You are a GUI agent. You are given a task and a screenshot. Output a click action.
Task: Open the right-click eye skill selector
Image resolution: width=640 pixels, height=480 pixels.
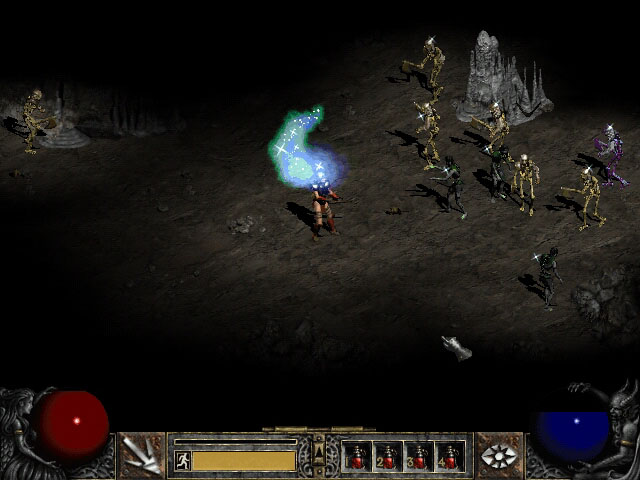click(498, 456)
